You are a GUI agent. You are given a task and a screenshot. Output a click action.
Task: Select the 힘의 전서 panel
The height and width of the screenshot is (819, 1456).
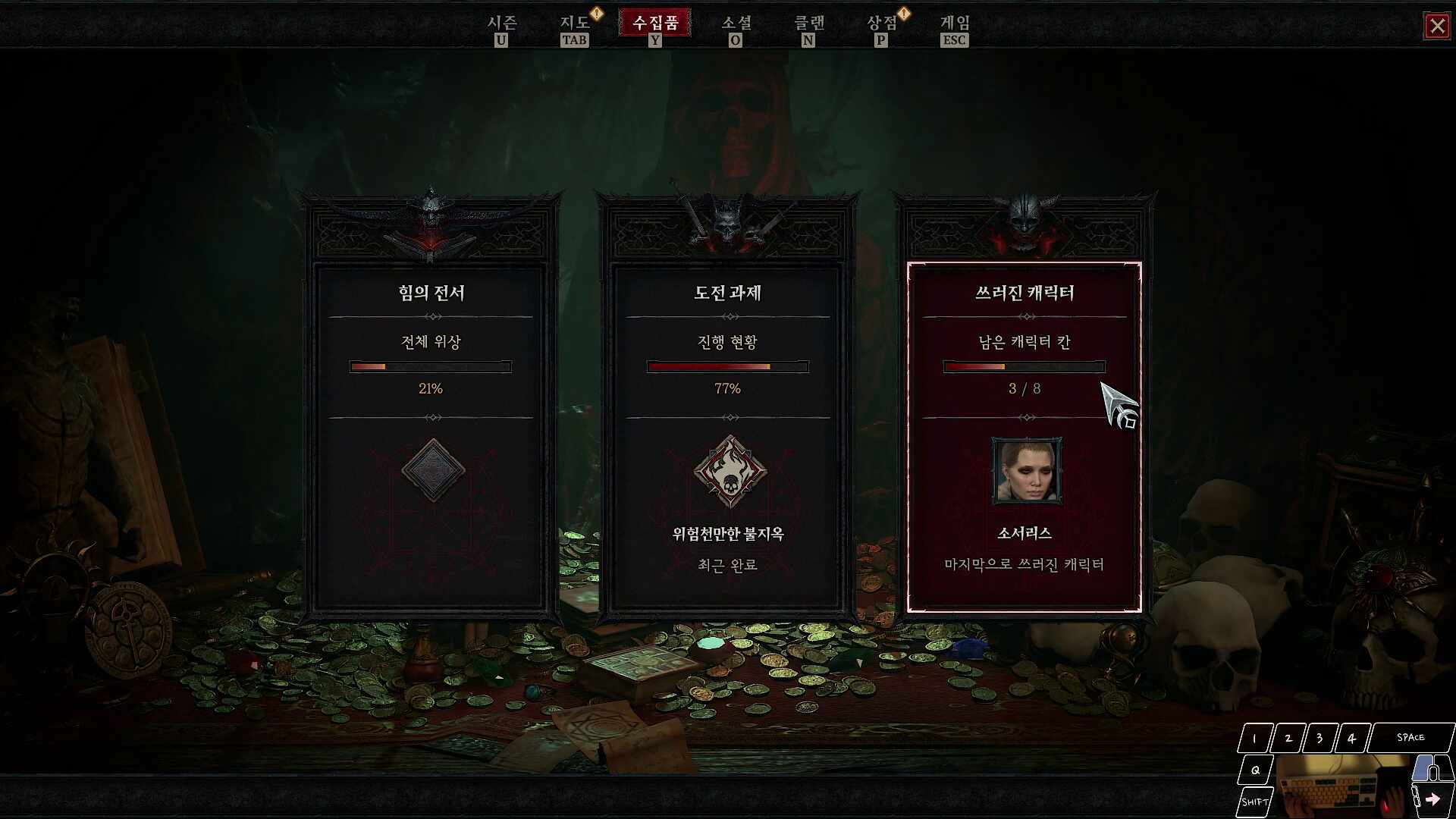click(x=430, y=436)
